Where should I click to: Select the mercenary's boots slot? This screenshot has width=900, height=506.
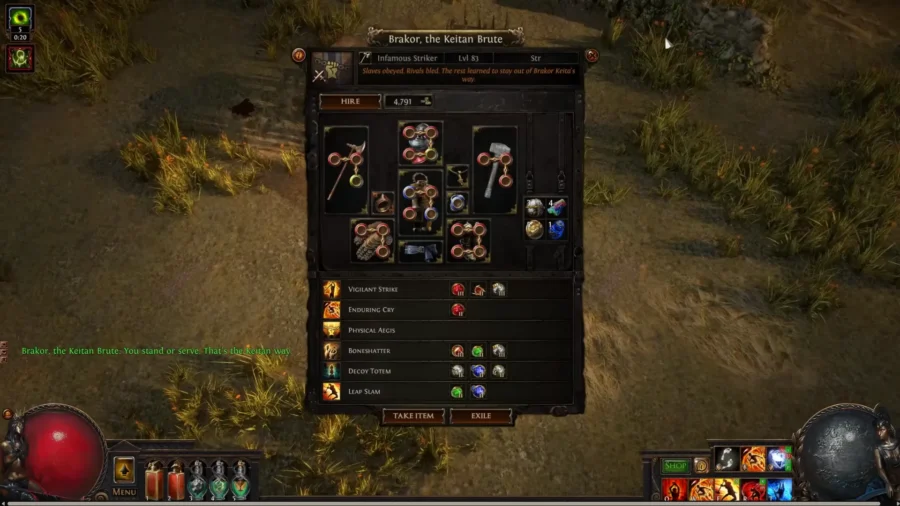pyautogui.click(x=468, y=240)
